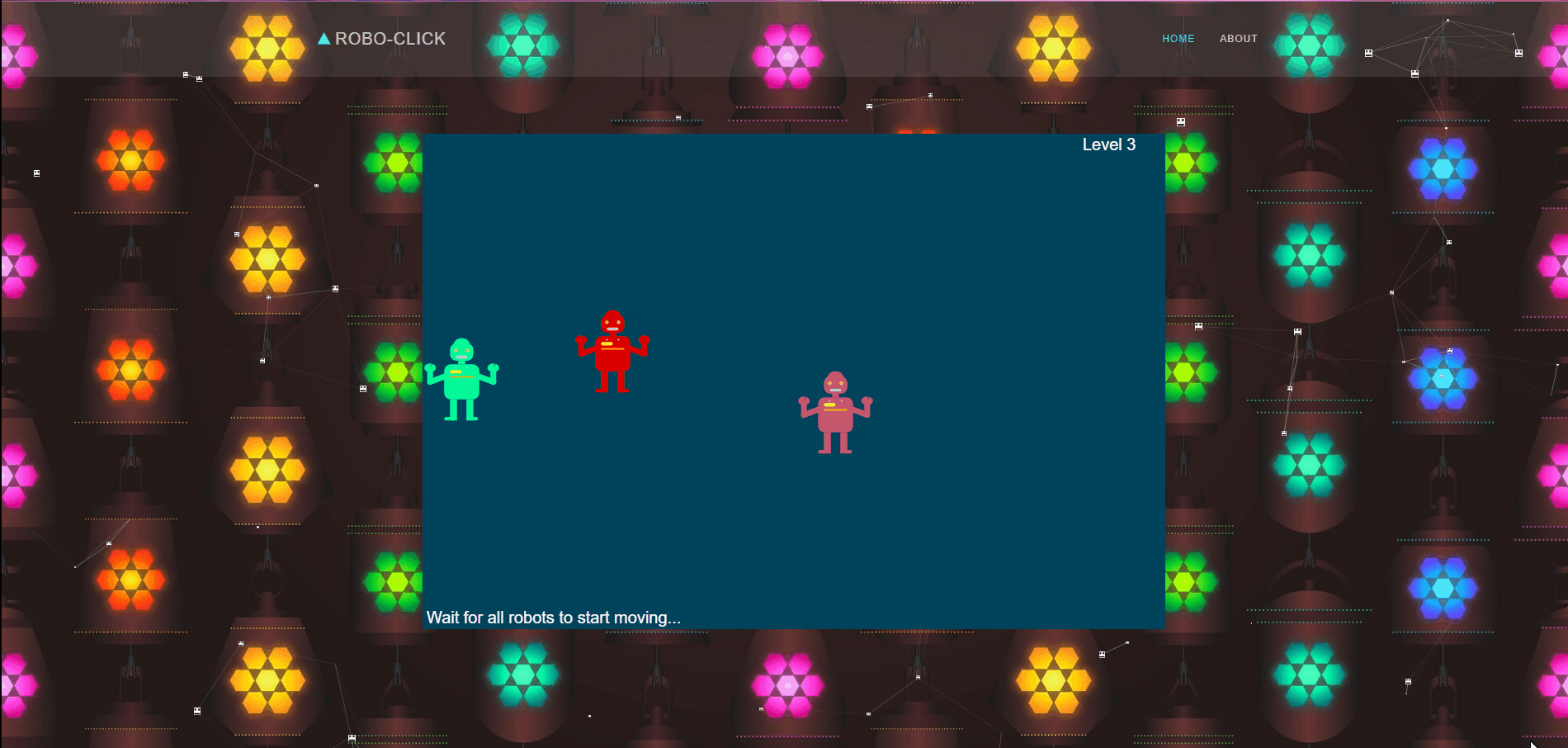This screenshot has width=1568, height=748.
Task: Open the ABOUT navigation link
Action: coord(1238,38)
